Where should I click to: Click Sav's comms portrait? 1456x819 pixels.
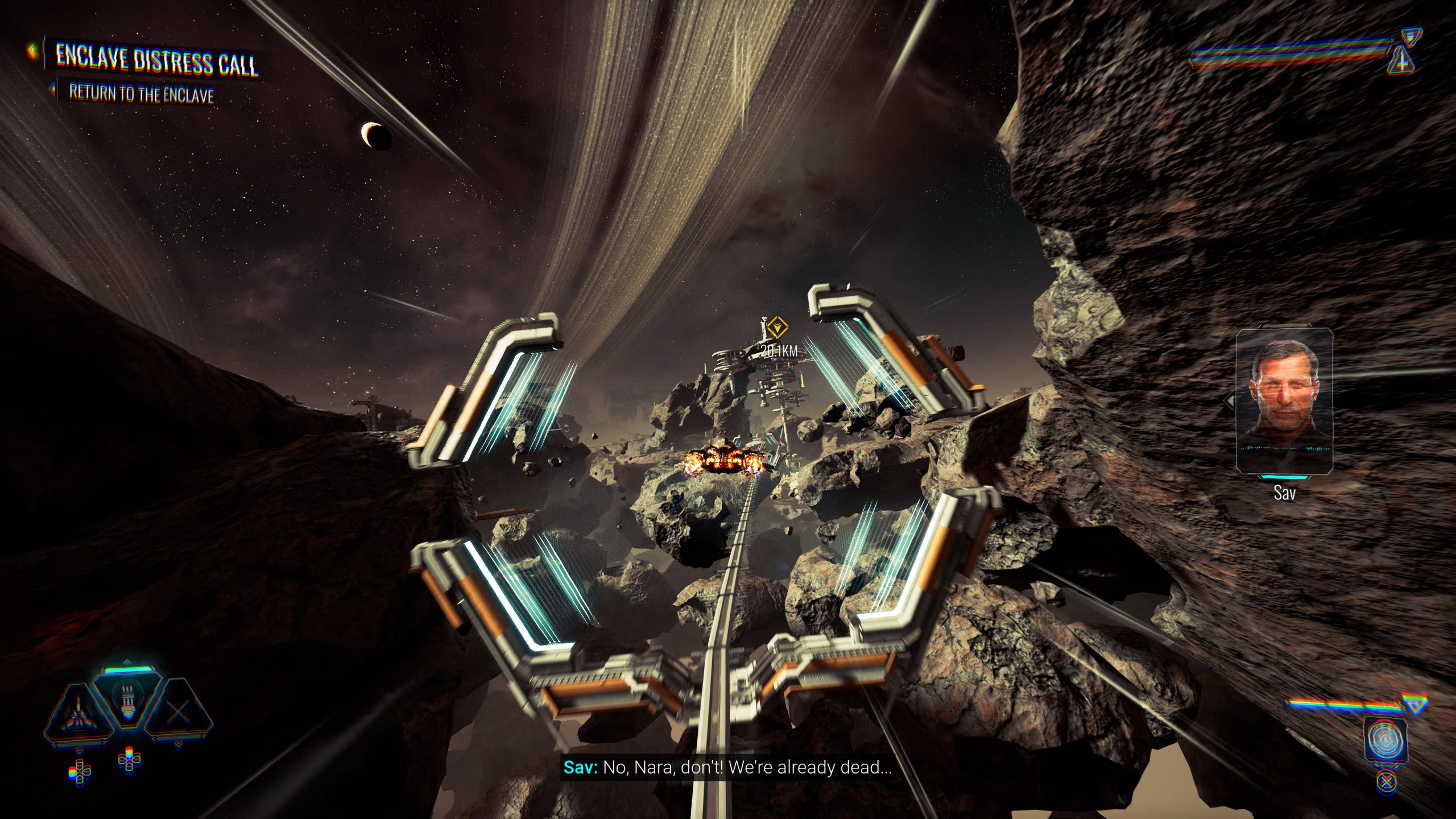click(x=1284, y=401)
